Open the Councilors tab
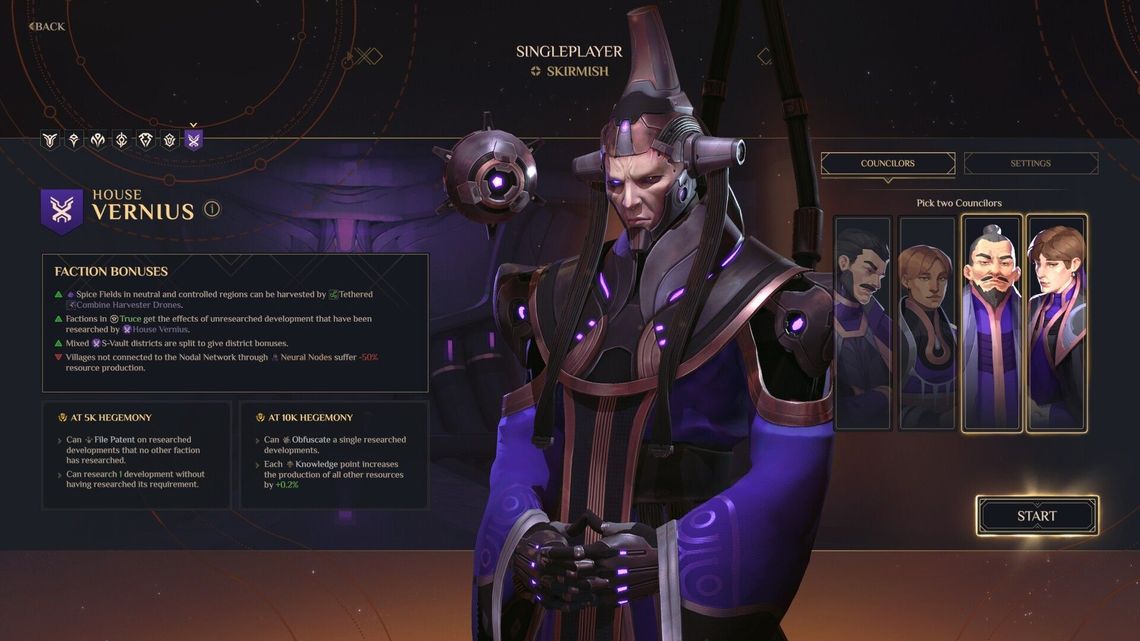The width and height of the screenshot is (1140, 641). (887, 163)
